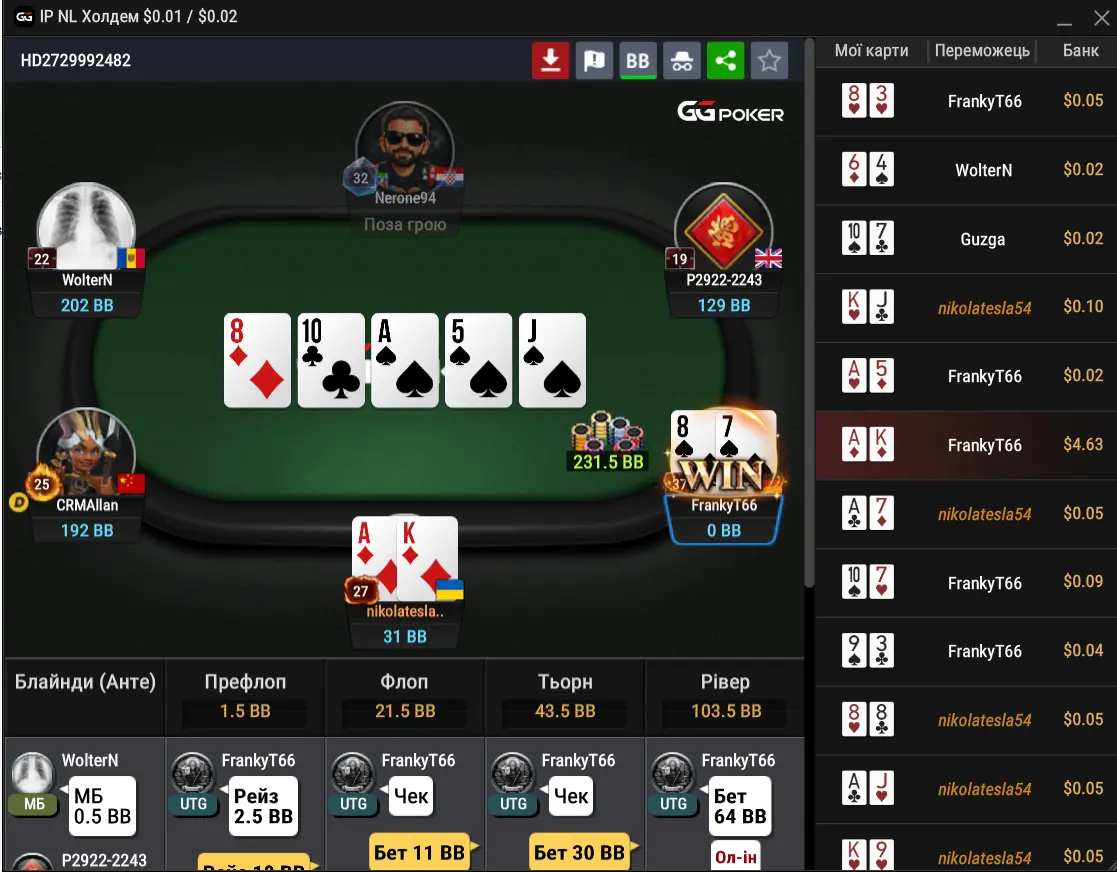Download the hand history with red button
The height and width of the screenshot is (872, 1117).
(x=550, y=61)
